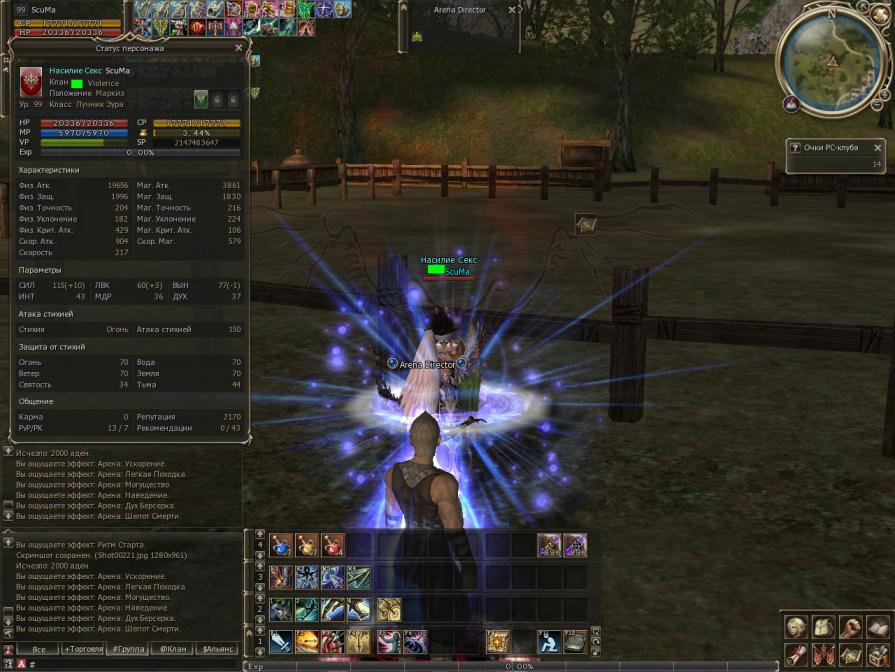Use the red healing potion slot

(333, 545)
